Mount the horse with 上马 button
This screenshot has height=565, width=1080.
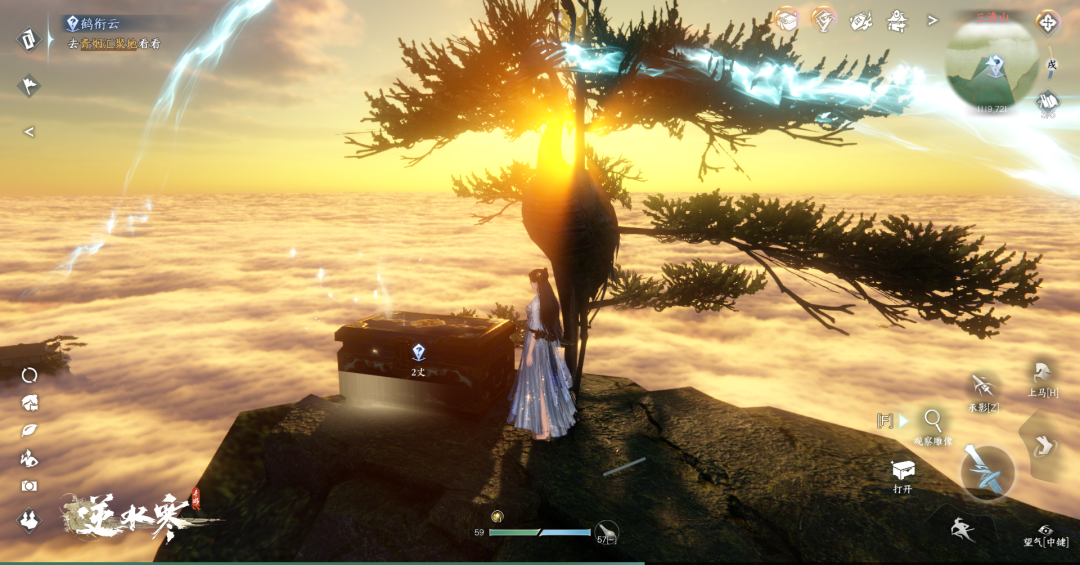tap(1043, 374)
